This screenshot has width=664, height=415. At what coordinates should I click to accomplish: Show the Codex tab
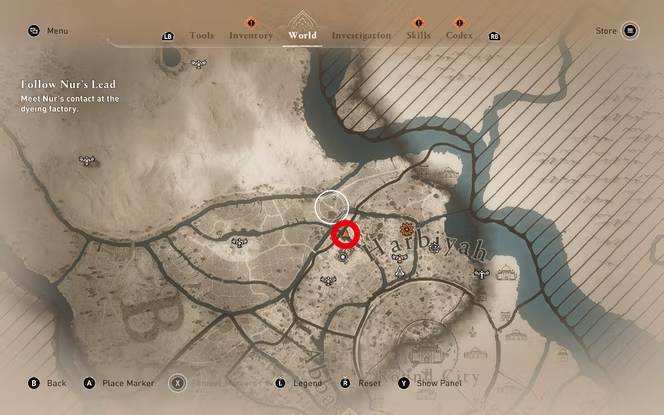(x=459, y=35)
